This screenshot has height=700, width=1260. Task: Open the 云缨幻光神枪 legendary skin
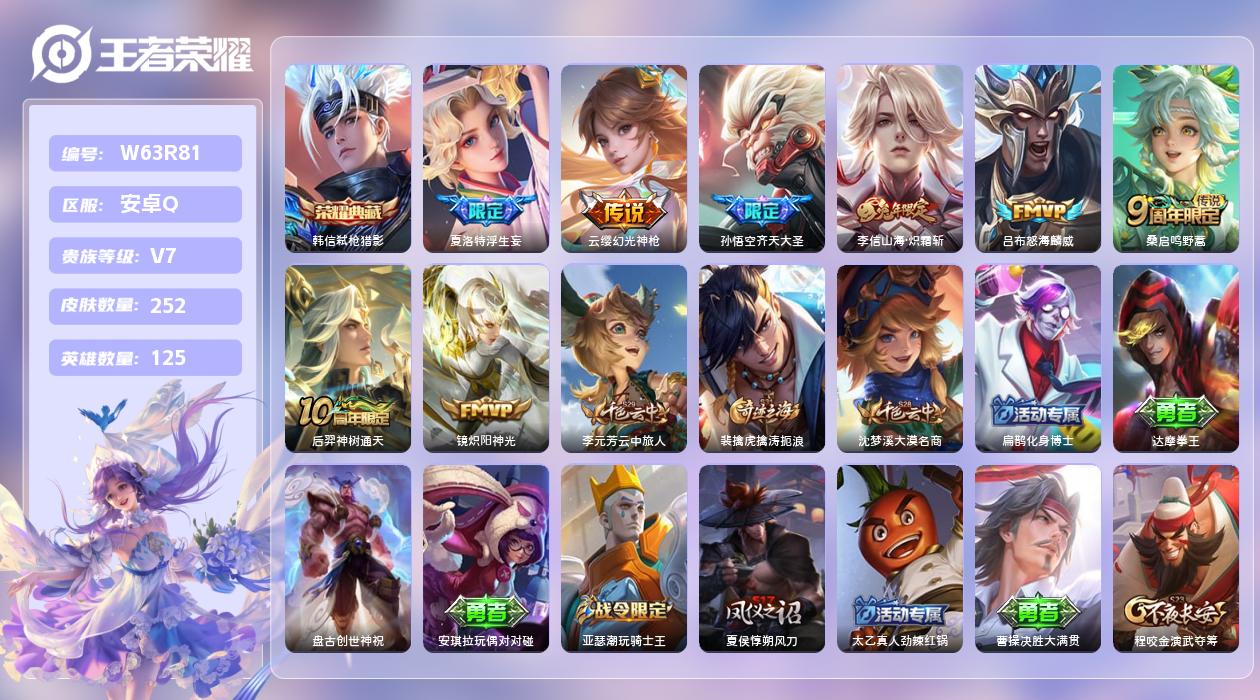coord(624,158)
